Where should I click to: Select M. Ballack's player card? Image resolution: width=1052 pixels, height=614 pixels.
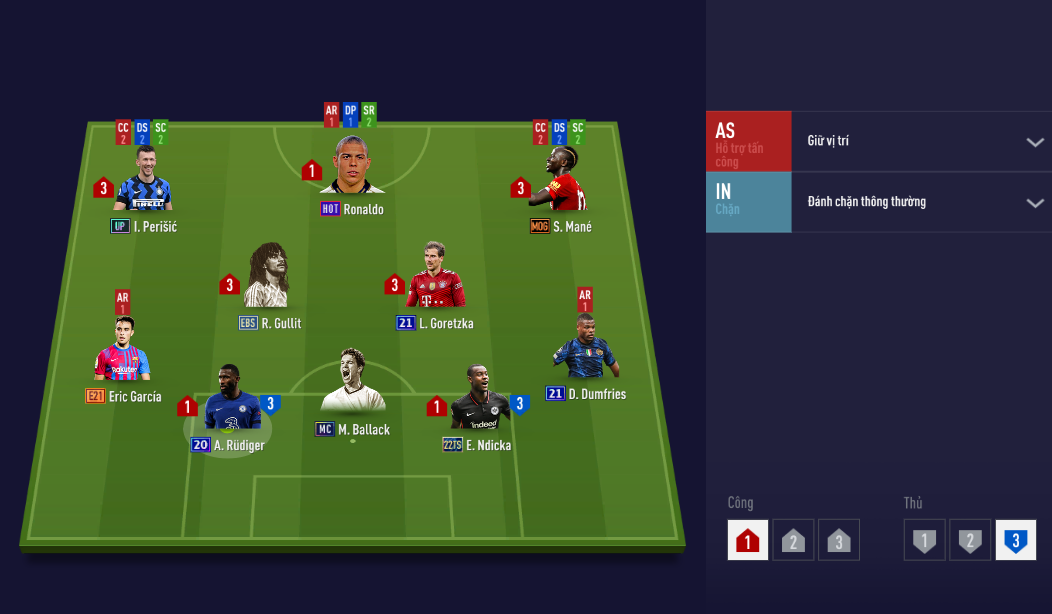(x=352, y=385)
